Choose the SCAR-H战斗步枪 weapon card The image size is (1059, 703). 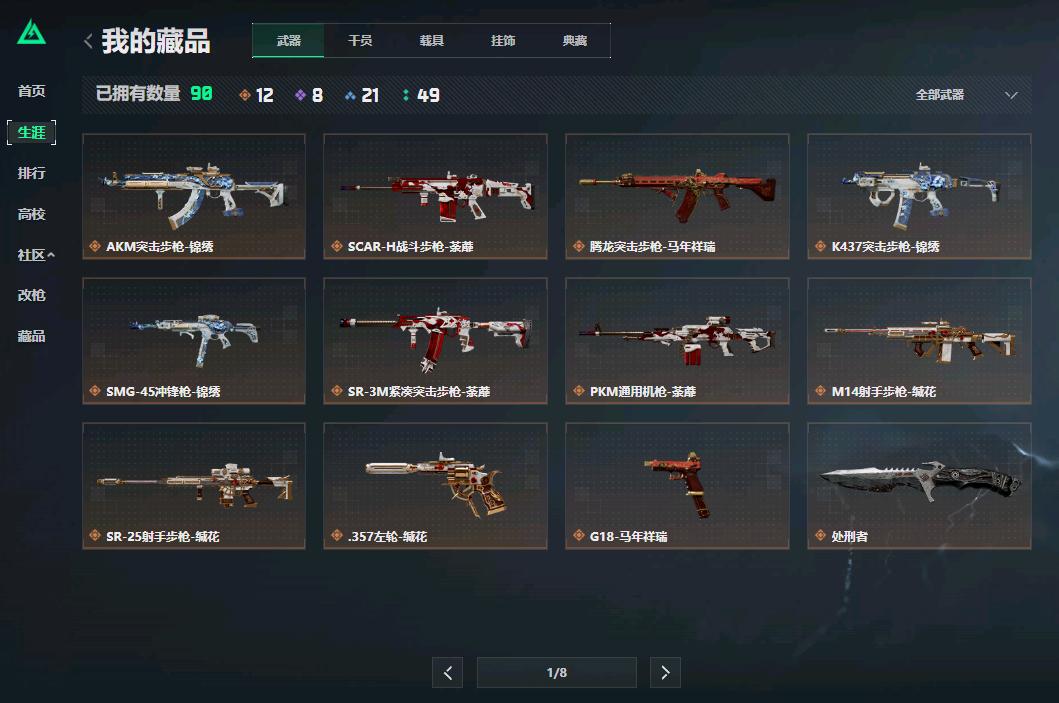435,196
